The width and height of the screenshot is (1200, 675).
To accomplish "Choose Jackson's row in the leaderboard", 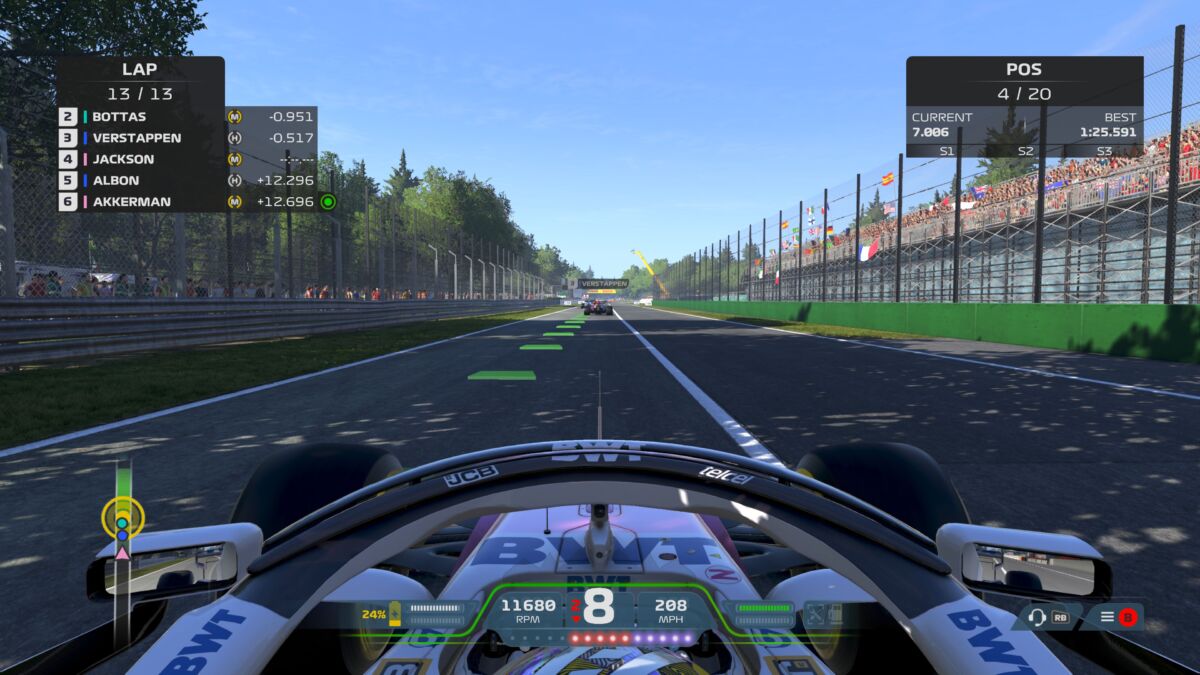I will 186,159.
